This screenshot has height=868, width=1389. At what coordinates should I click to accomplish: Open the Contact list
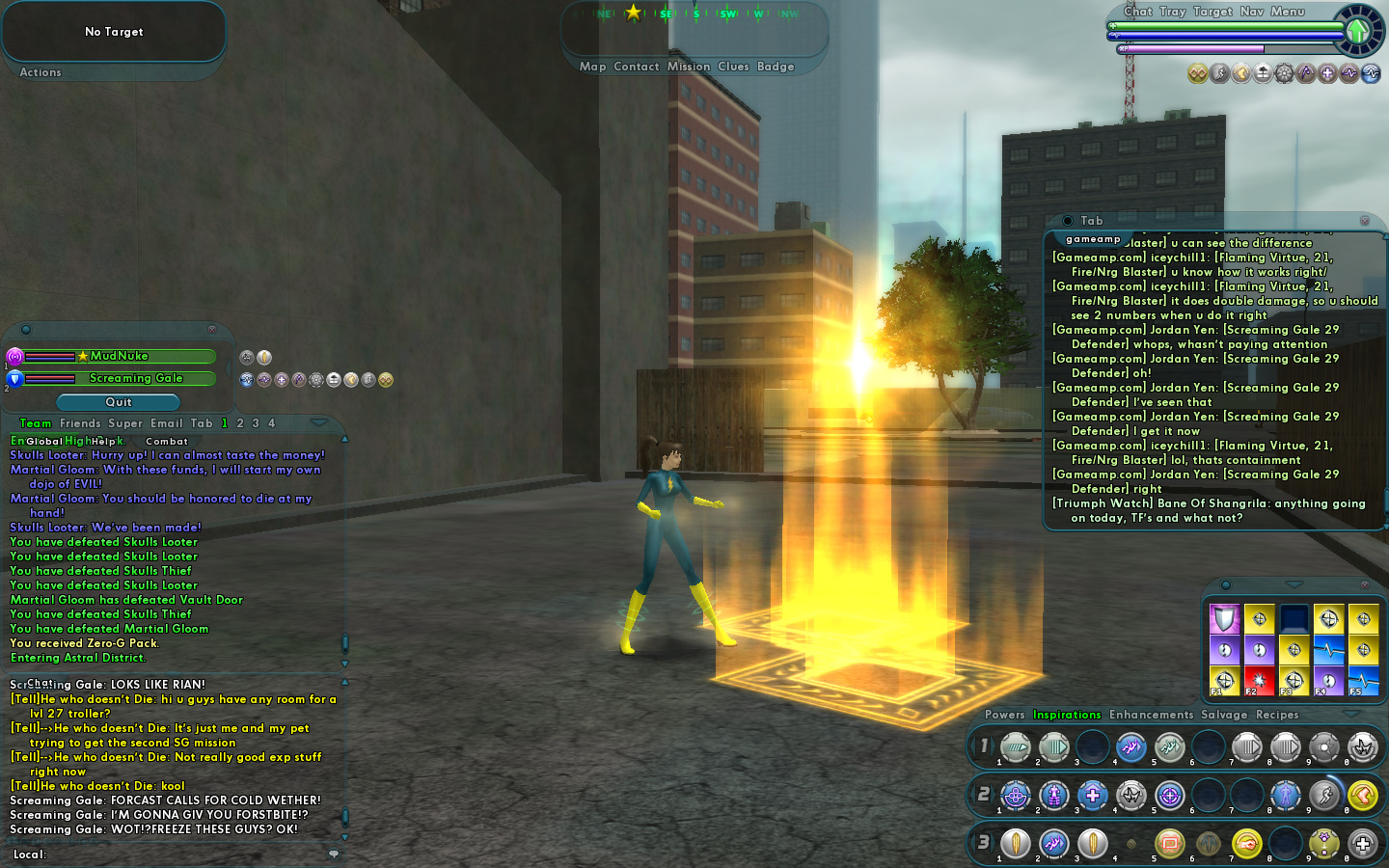(x=636, y=67)
